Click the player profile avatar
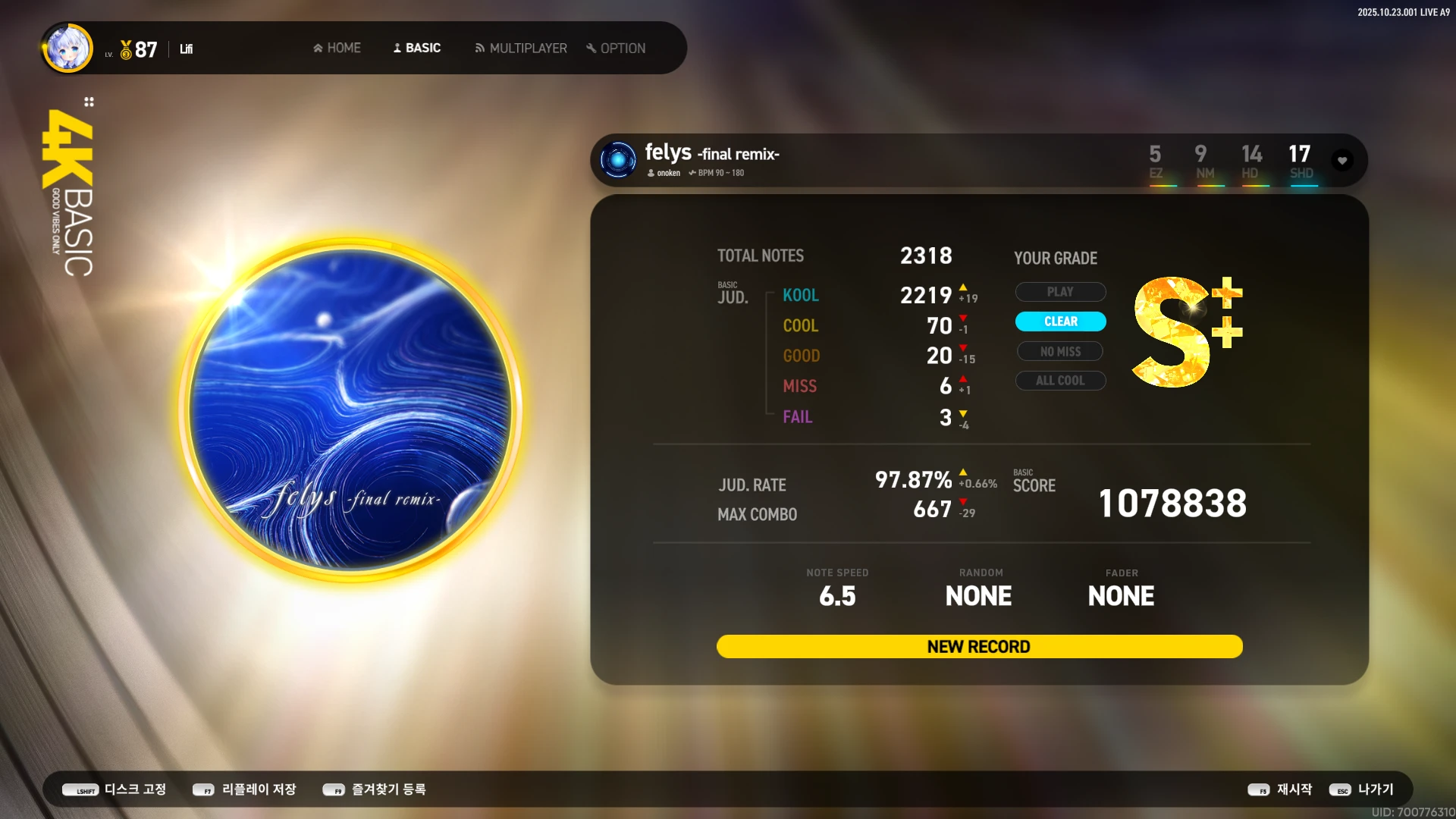The height and width of the screenshot is (819, 1456). coord(68,48)
